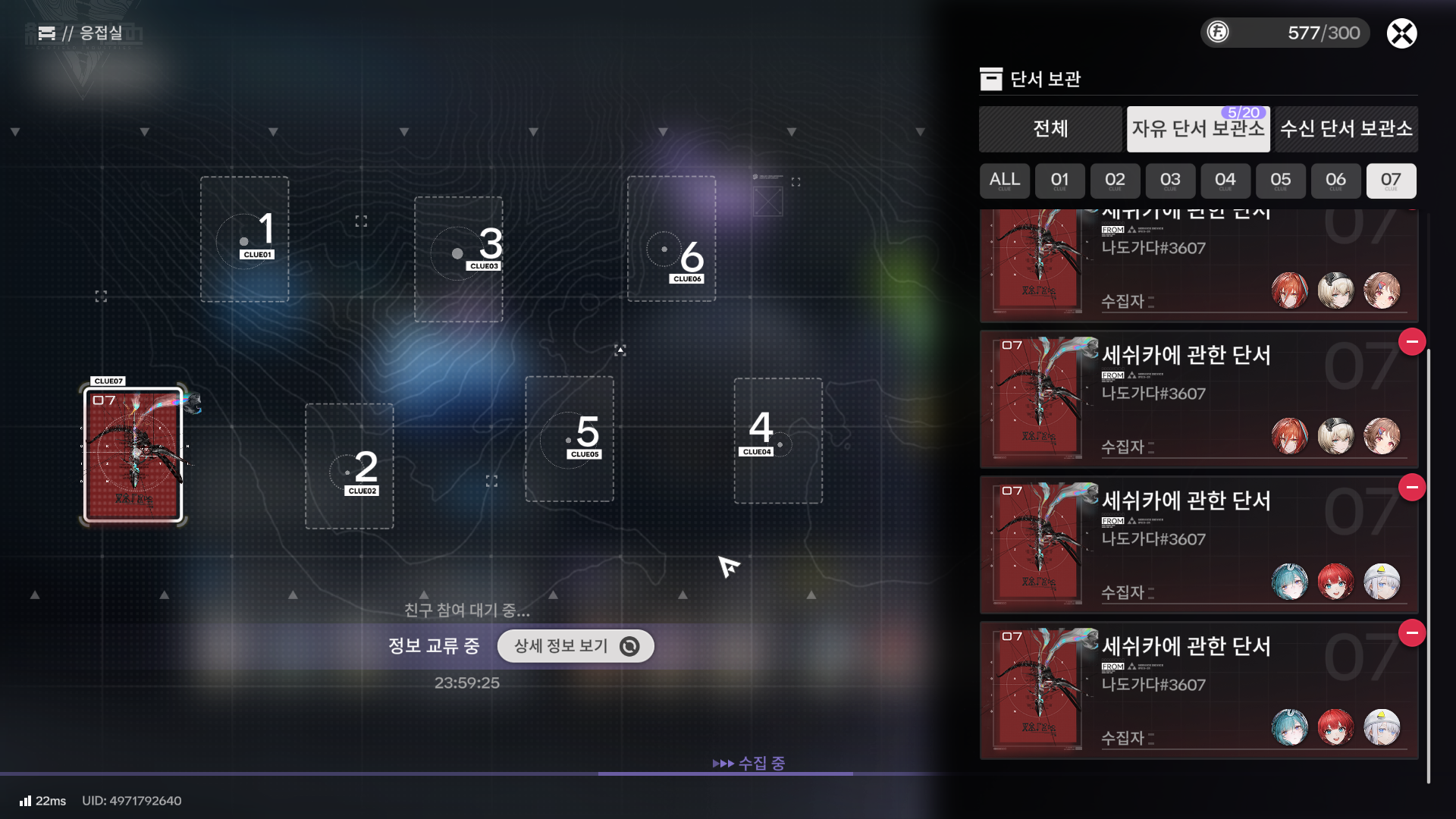Select the empty CLUE04 slot

[777, 440]
